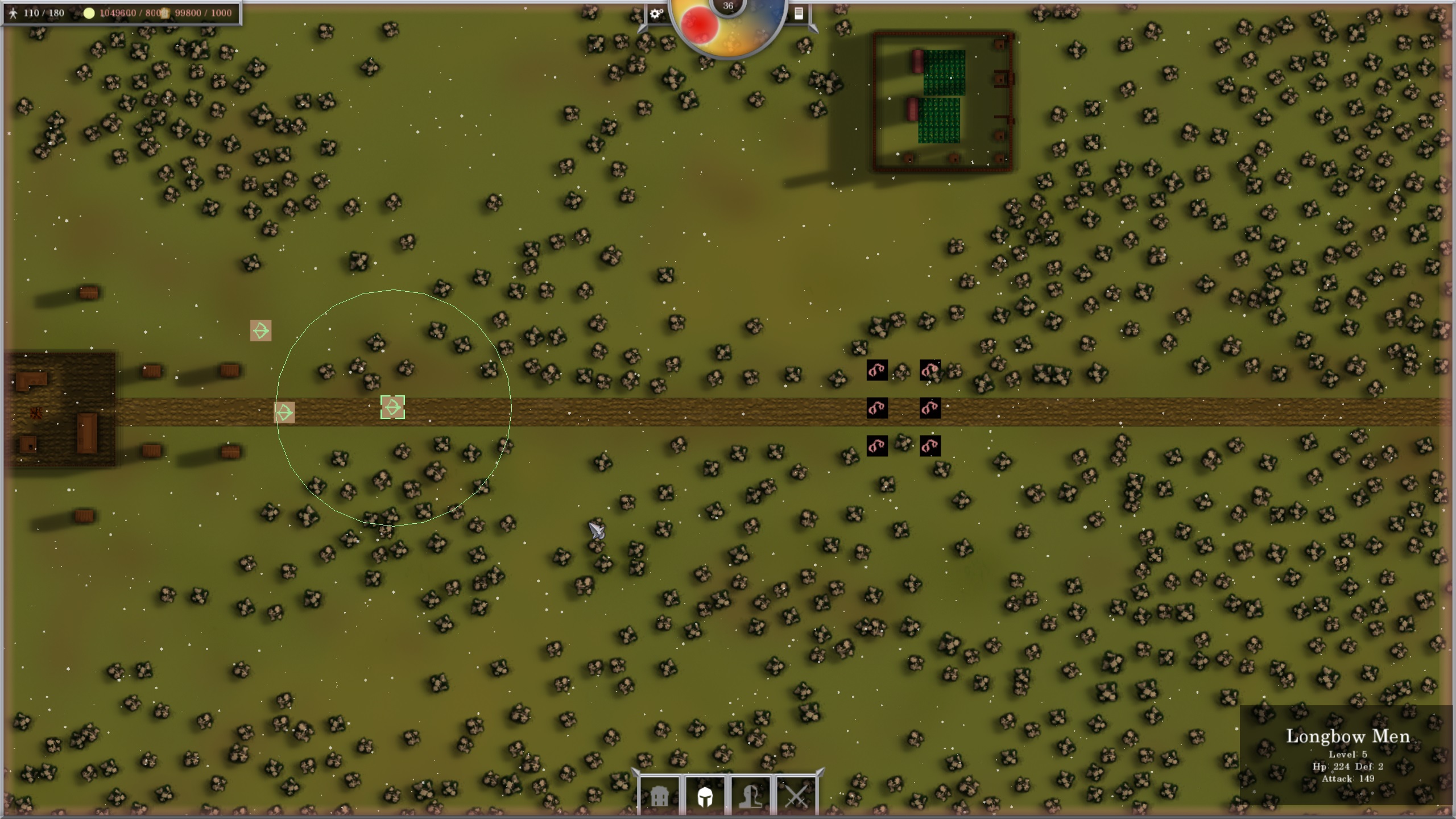Select the helmet units tab
The image size is (1456, 819).
pyautogui.click(x=705, y=796)
